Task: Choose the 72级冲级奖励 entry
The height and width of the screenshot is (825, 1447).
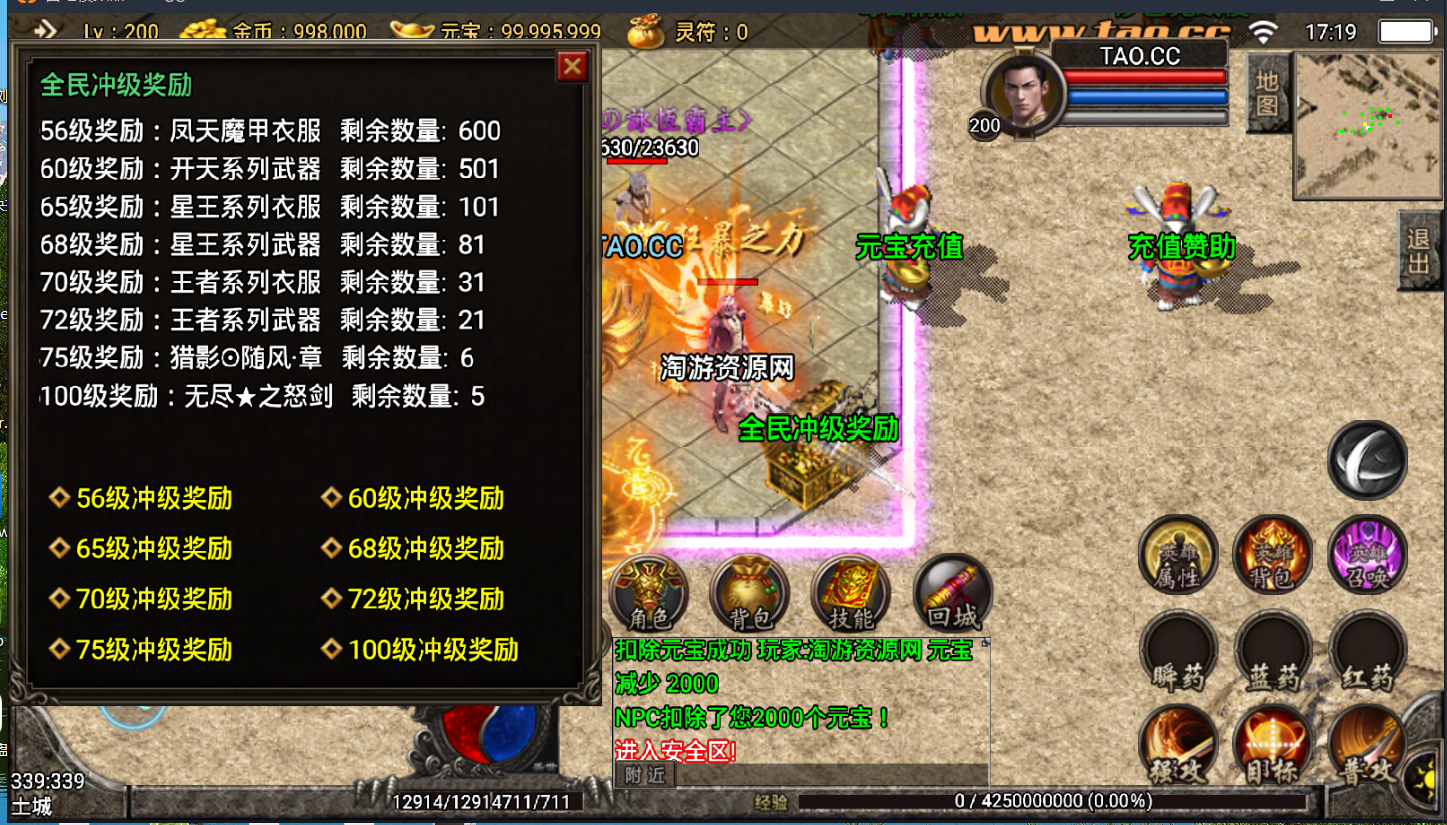Action: pyautogui.click(x=425, y=599)
